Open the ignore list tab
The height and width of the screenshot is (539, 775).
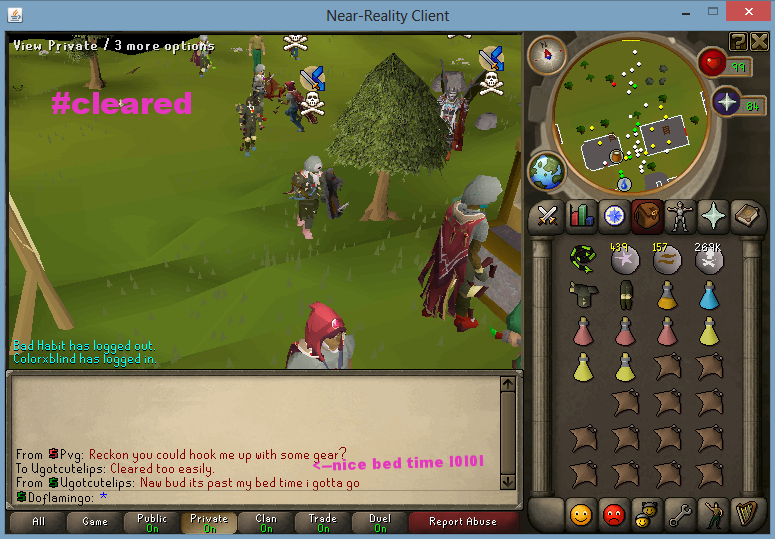[614, 515]
